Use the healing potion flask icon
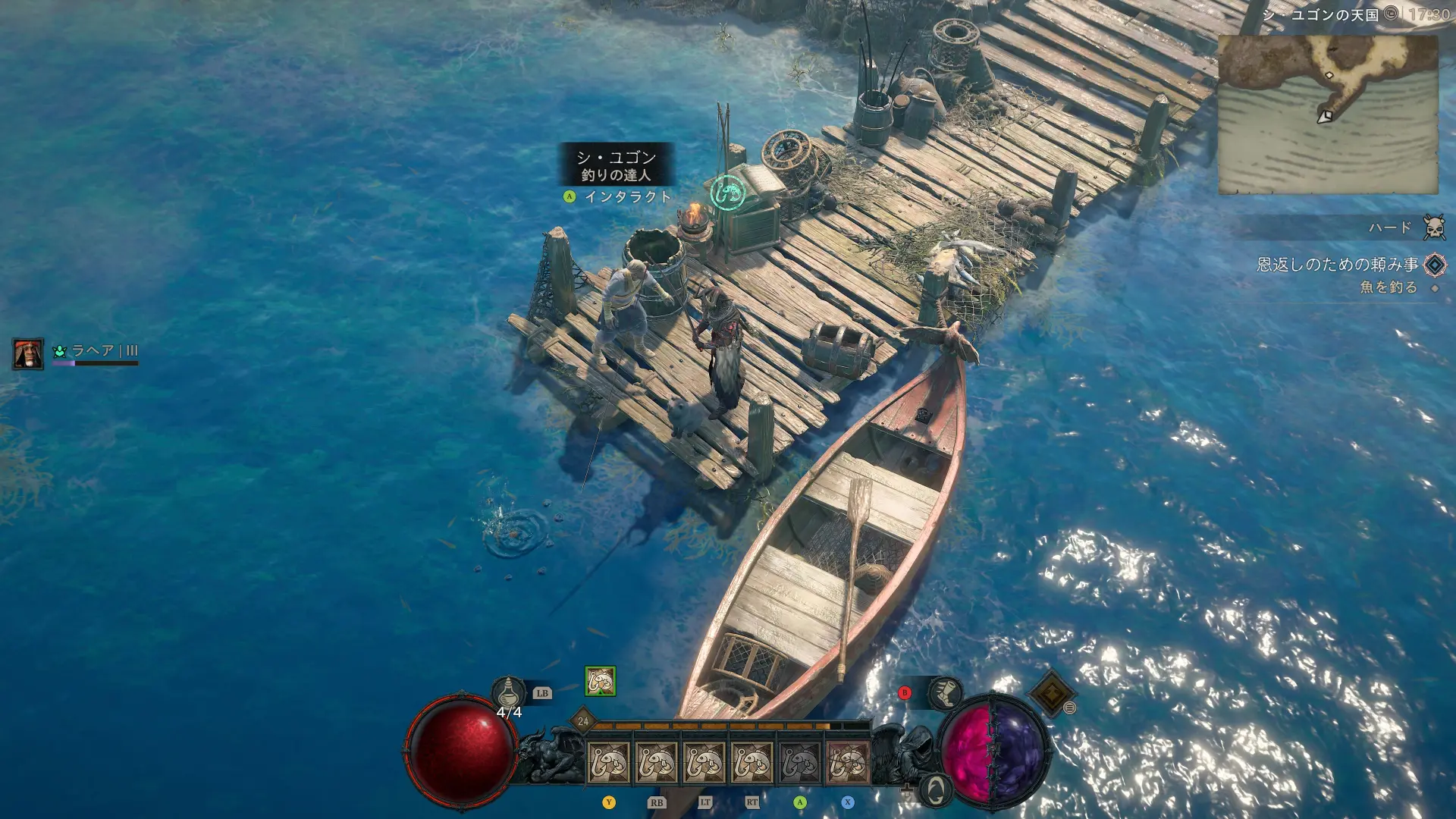 coord(509,692)
